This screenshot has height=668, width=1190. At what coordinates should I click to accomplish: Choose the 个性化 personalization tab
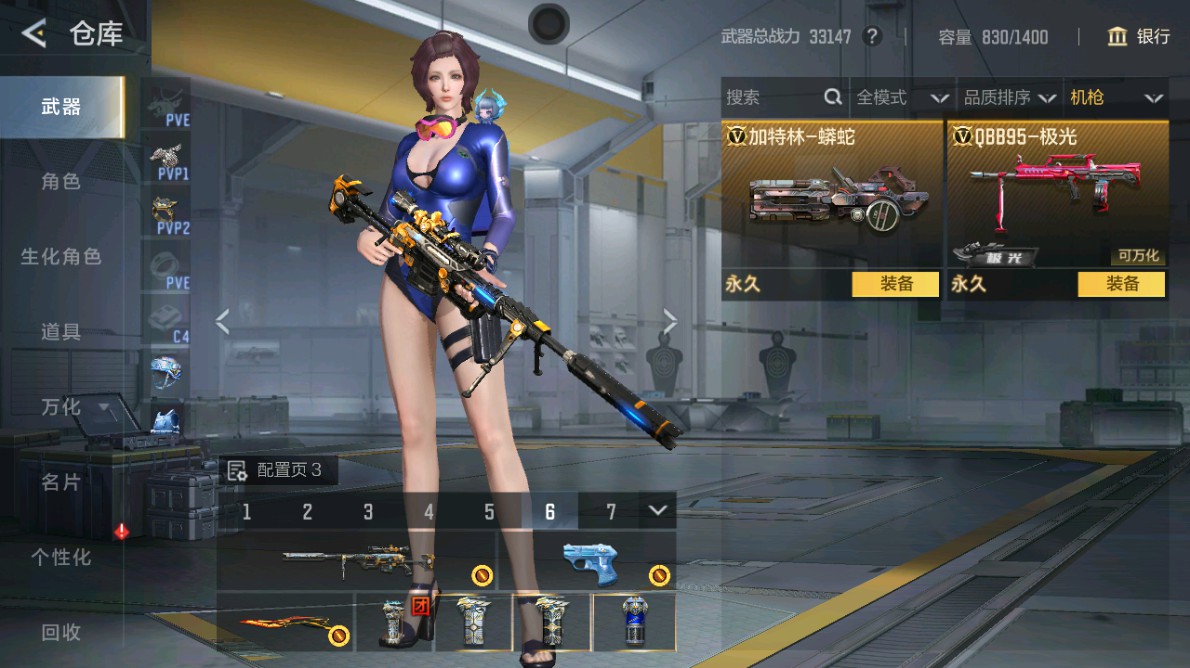tap(61, 557)
